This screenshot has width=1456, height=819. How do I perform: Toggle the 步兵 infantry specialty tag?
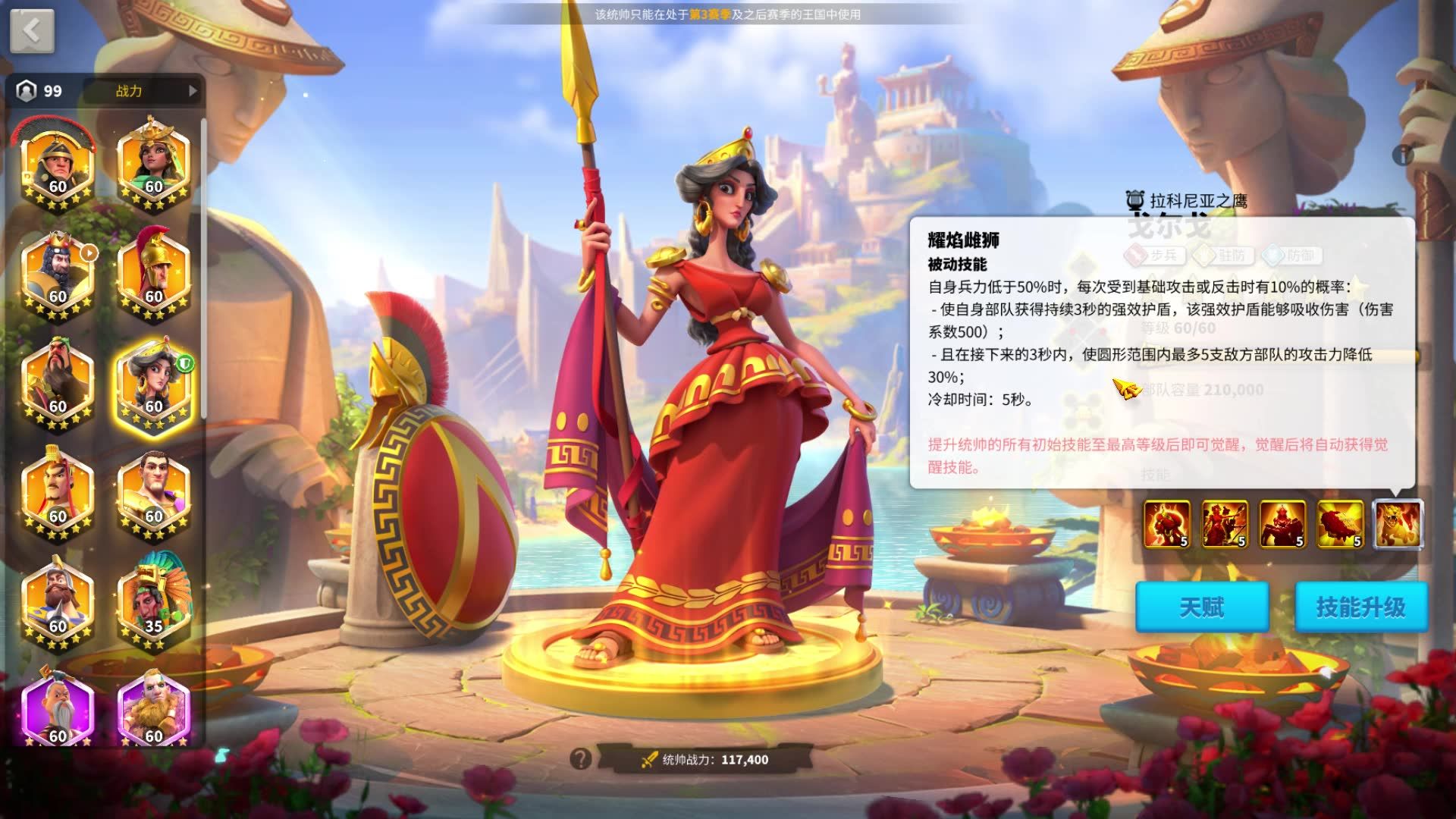click(x=1155, y=254)
